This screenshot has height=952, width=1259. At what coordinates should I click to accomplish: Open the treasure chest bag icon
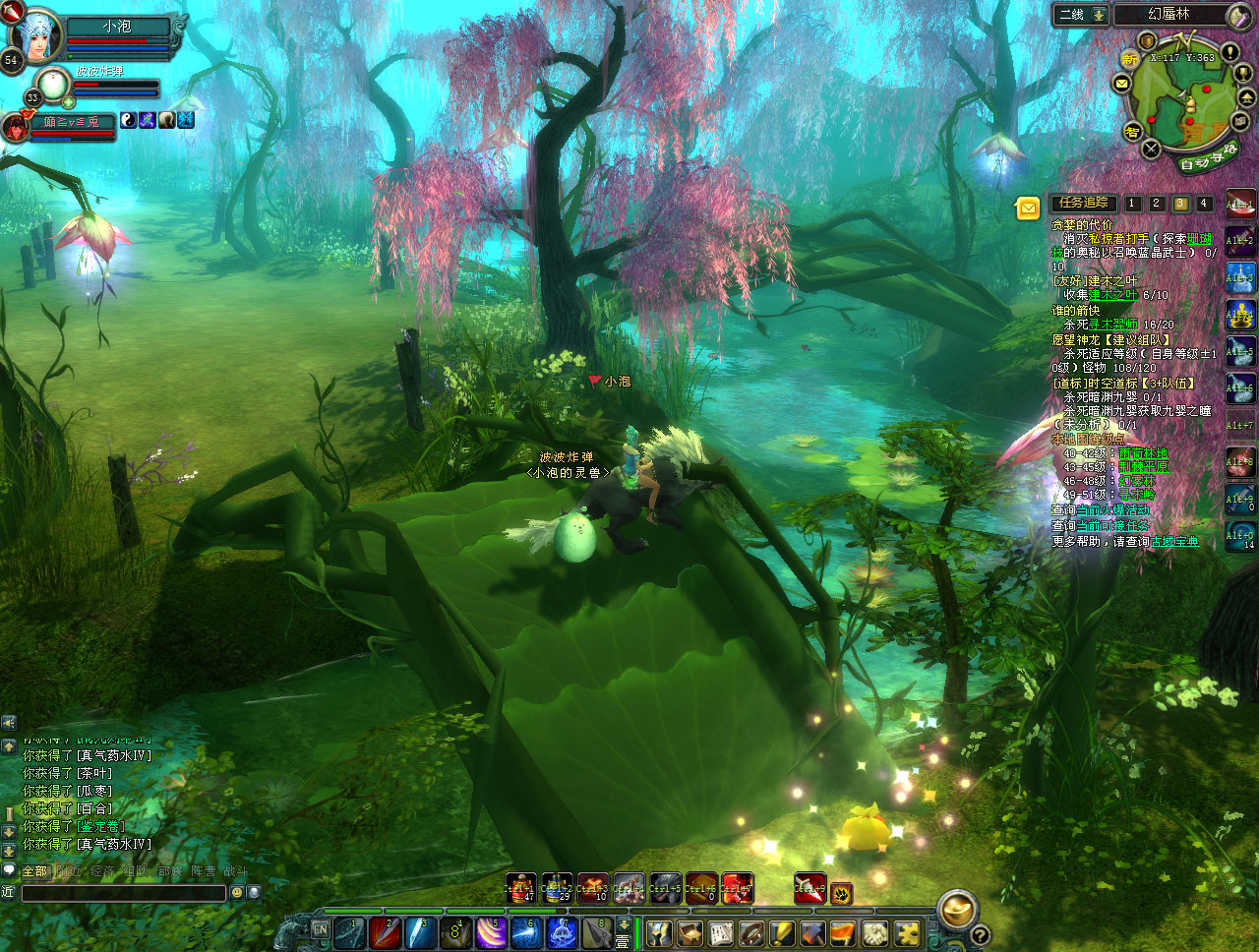tap(689, 932)
